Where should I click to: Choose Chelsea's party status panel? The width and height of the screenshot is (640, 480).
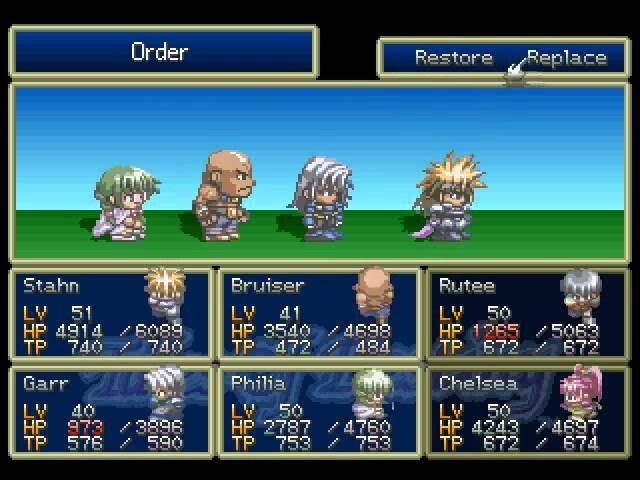tap(527, 411)
